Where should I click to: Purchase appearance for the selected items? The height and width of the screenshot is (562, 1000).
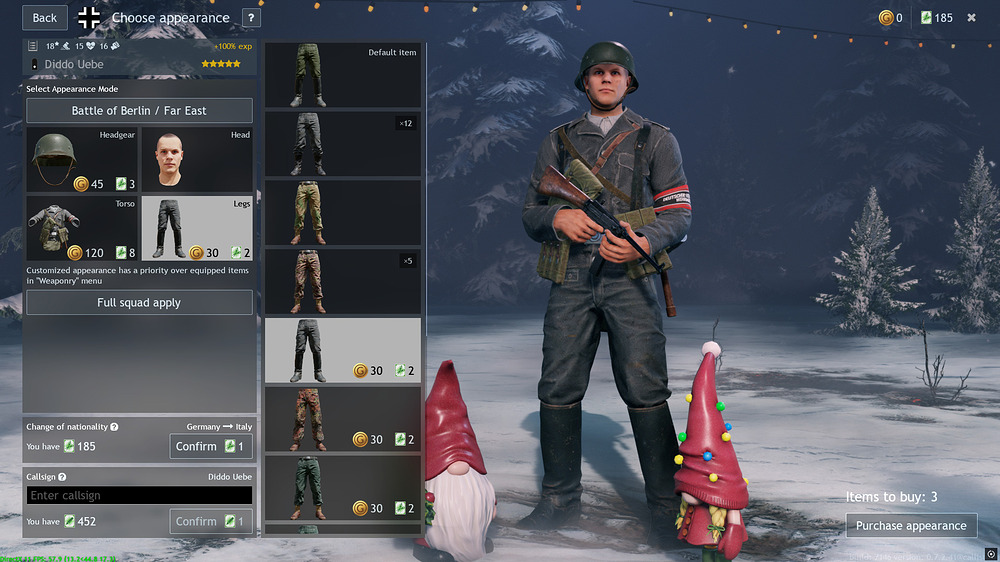coord(911,525)
